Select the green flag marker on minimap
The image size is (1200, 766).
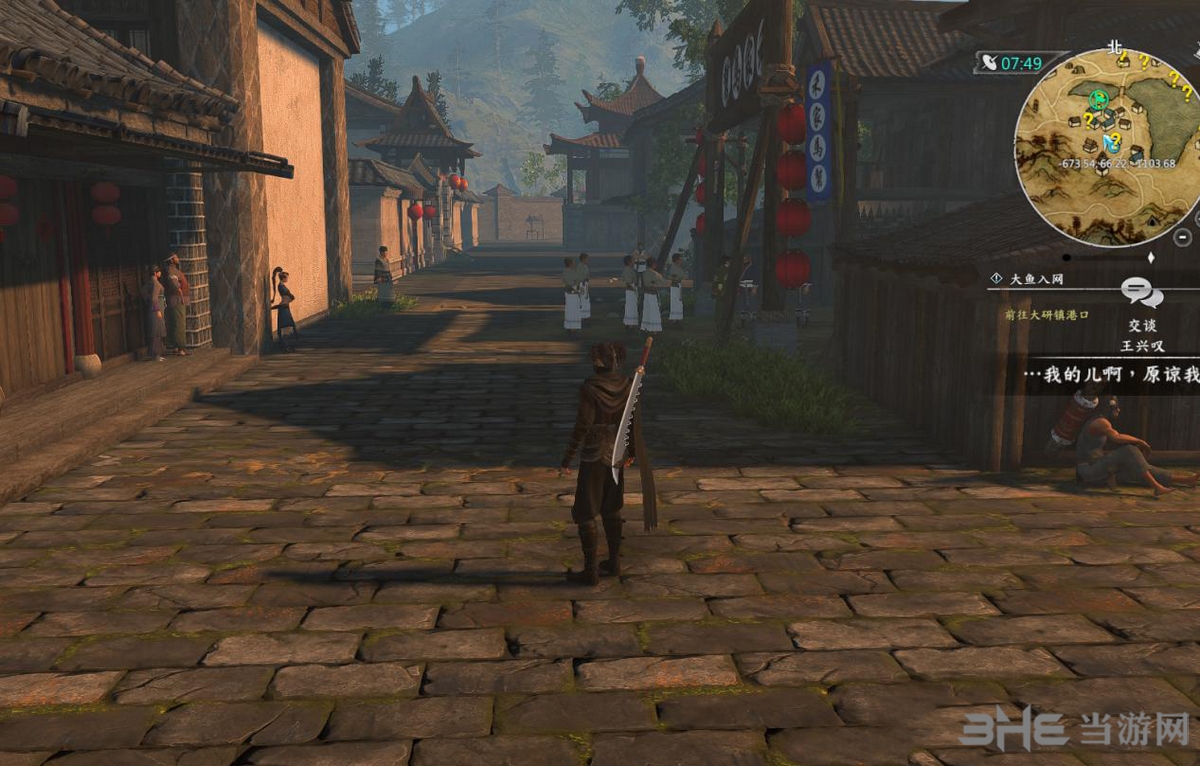(x=1100, y=97)
